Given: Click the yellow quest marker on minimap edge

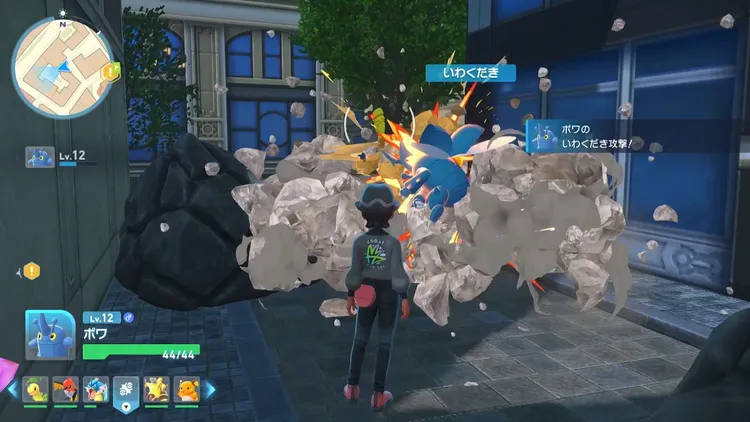Looking at the screenshot, I should pos(112,70).
